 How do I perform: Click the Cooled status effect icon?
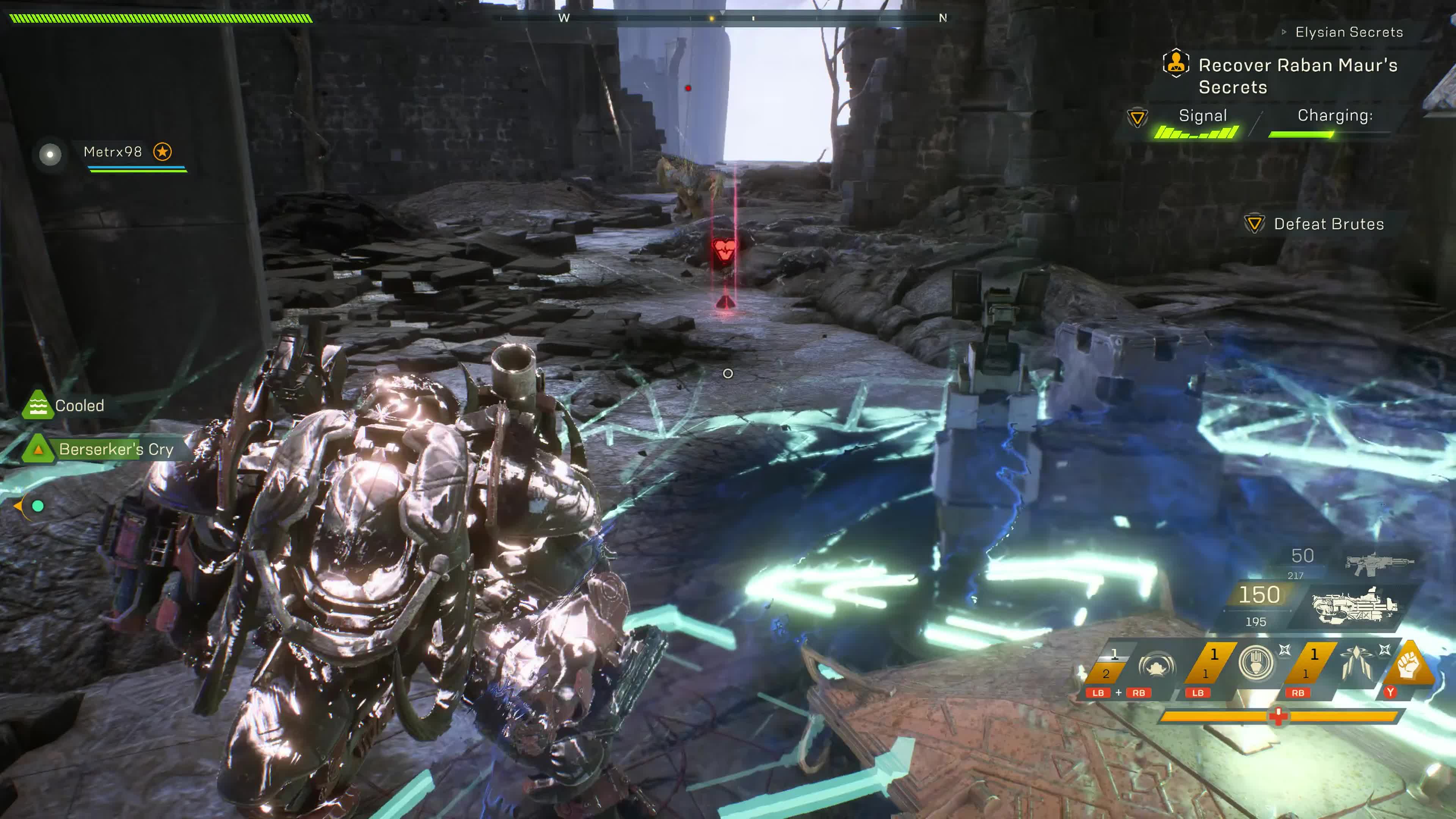37,405
